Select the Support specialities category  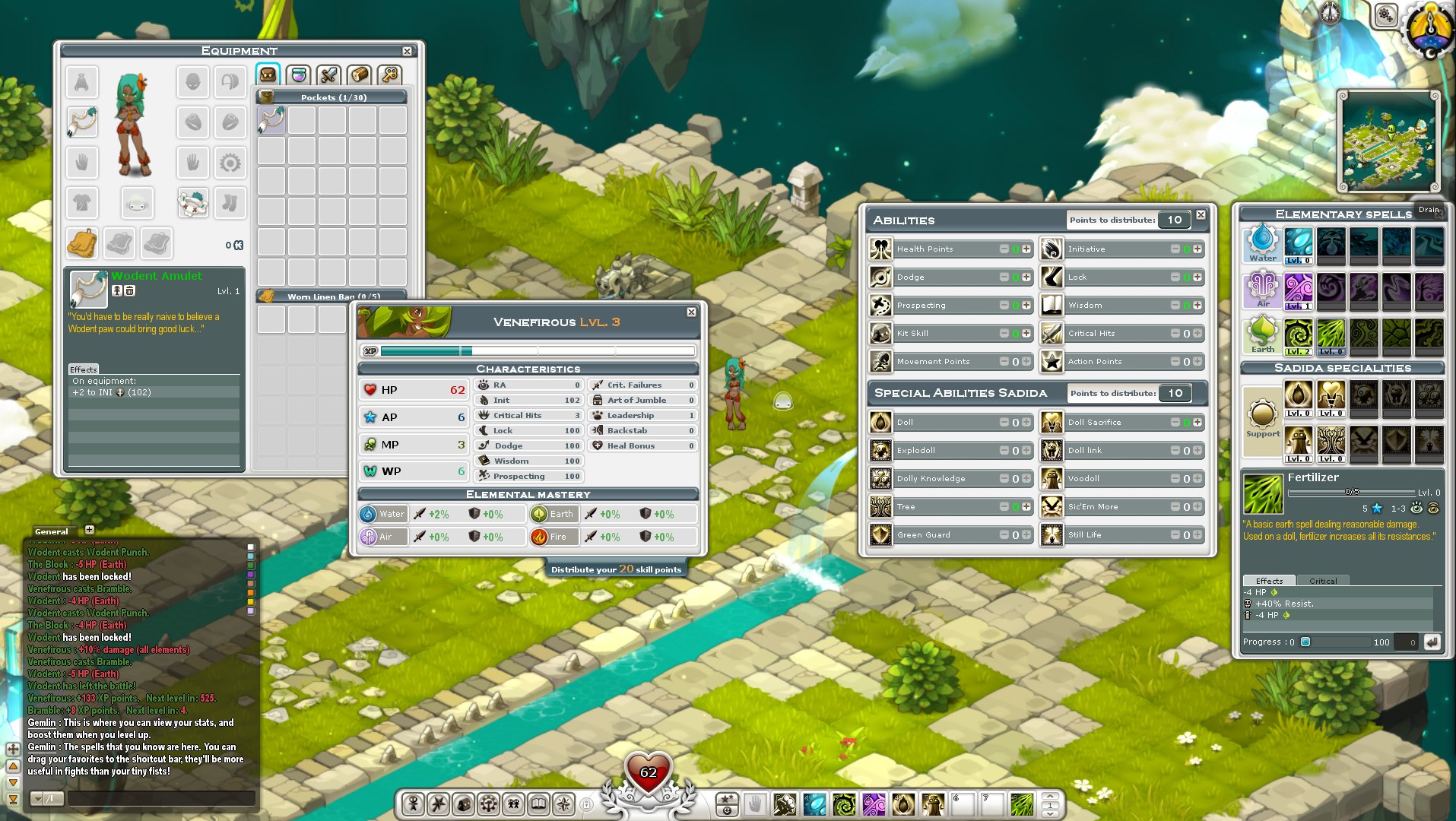[x=1262, y=417]
